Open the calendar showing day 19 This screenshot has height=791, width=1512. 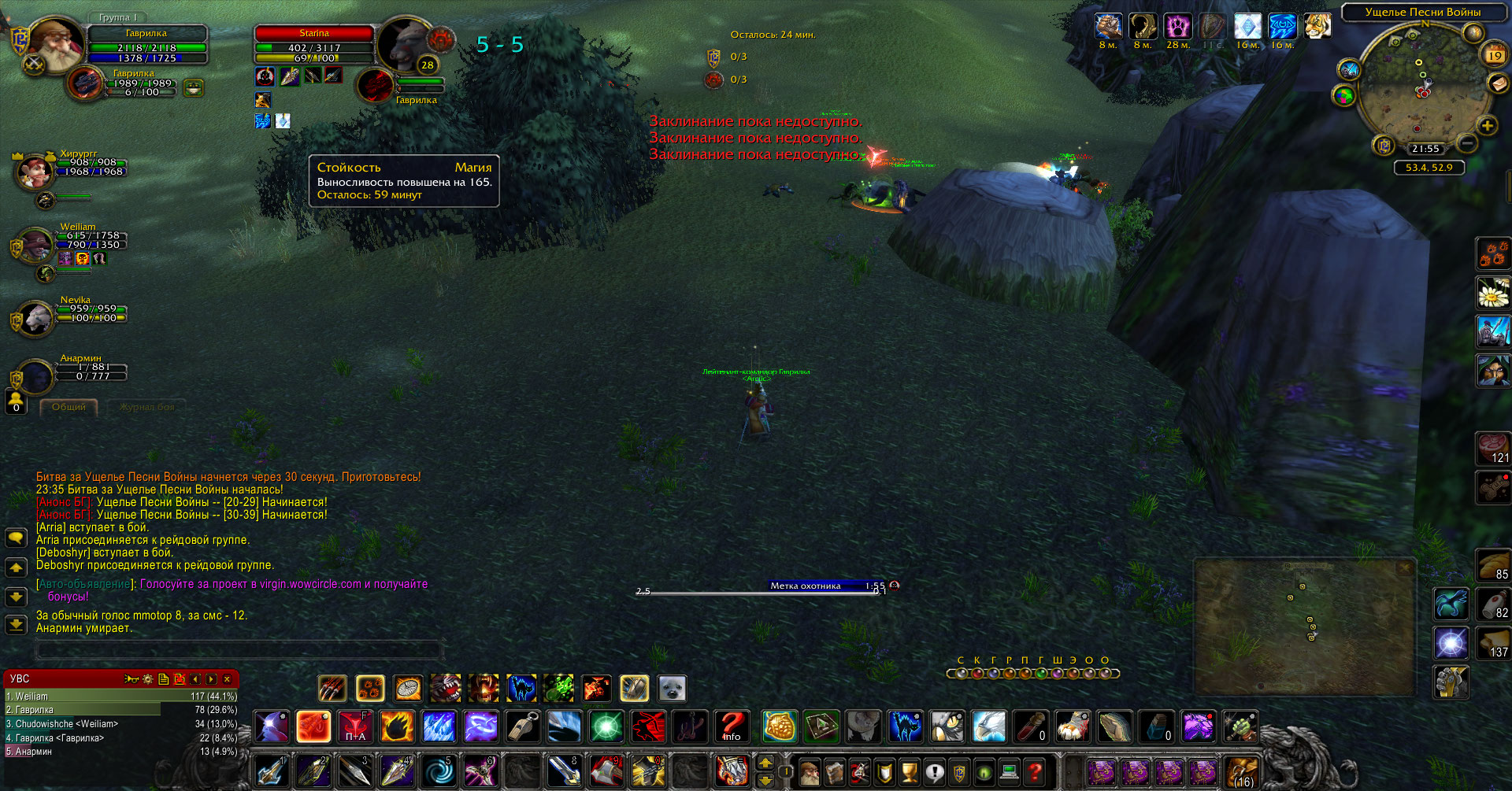tap(1495, 55)
